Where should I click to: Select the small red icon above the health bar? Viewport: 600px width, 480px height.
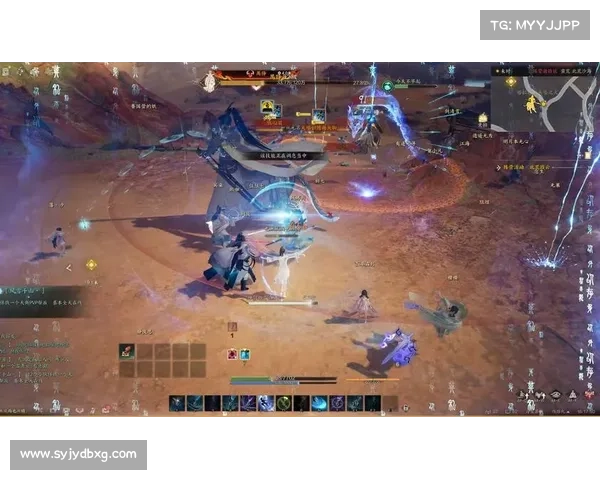point(232,354)
